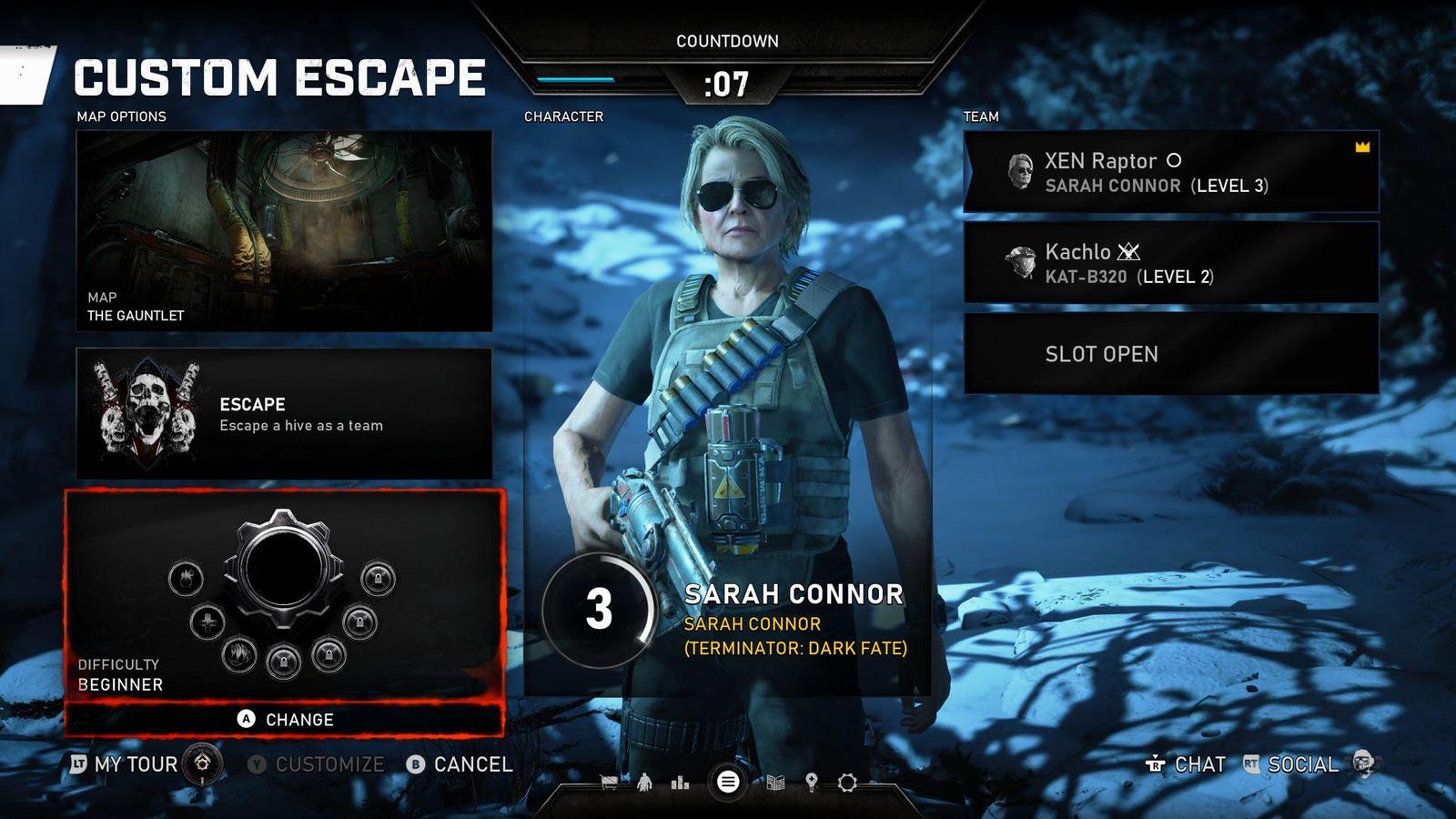Cancel the Custom Escape countdown
Image resolution: width=1456 pixels, height=819 pixels.
[x=460, y=764]
